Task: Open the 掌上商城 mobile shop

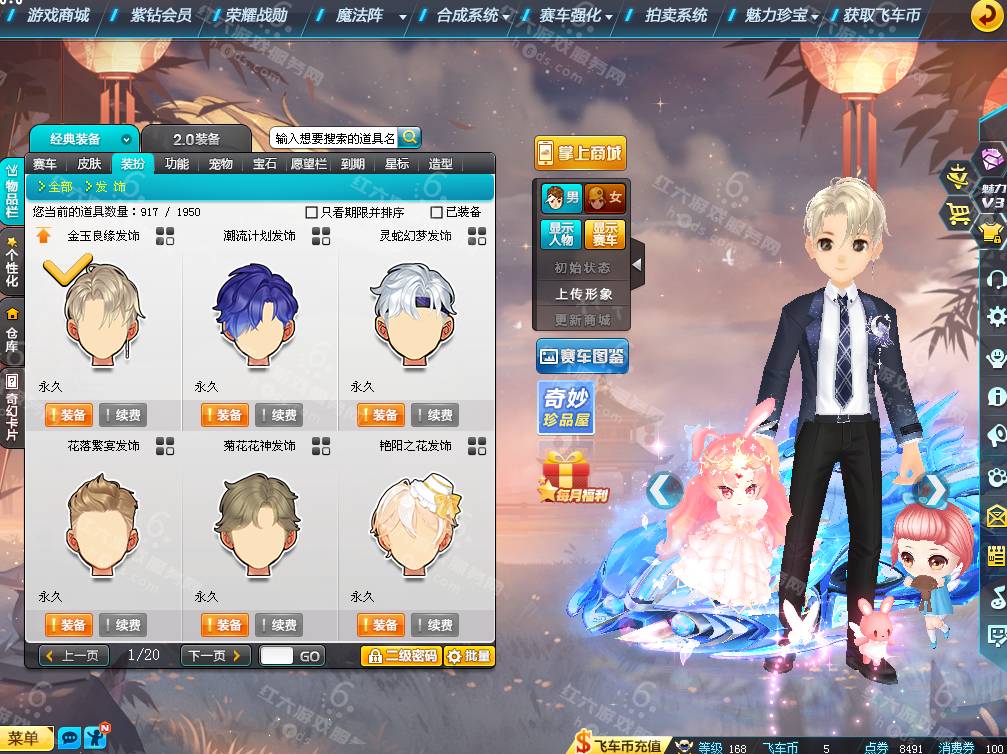Action: pyautogui.click(x=580, y=153)
